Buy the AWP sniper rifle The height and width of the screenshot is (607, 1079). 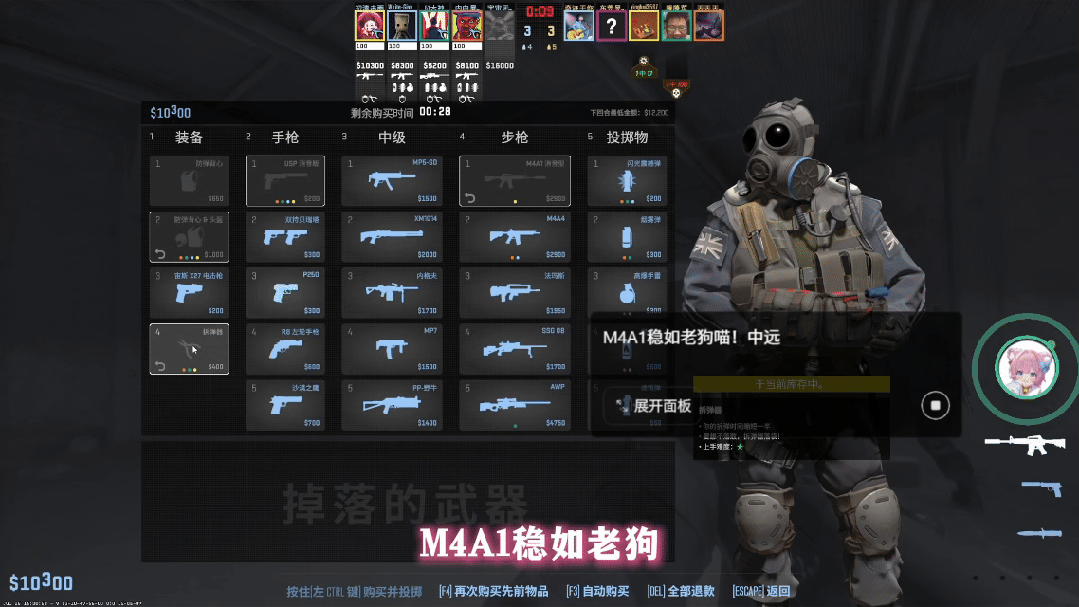[x=515, y=405]
